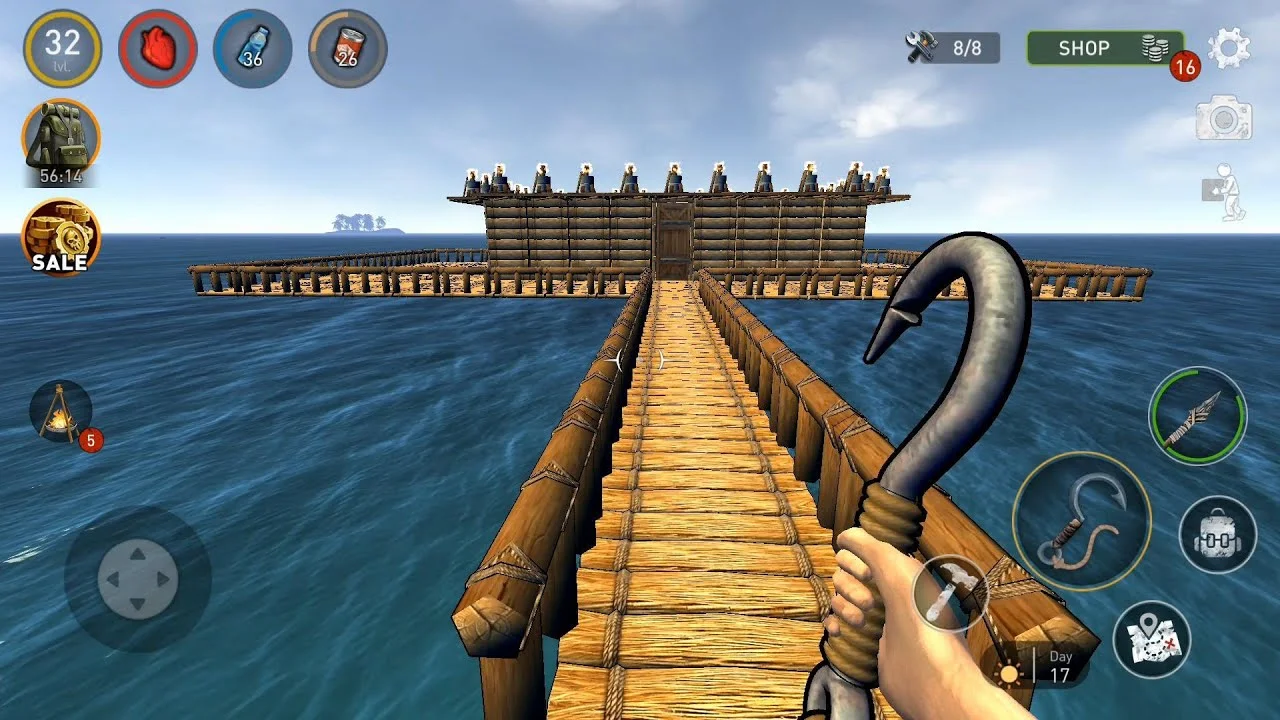The height and width of the screenshot is (720, 1280).
Task: Open the timed backpack reward showing 56:14
Action: [62, 140]
